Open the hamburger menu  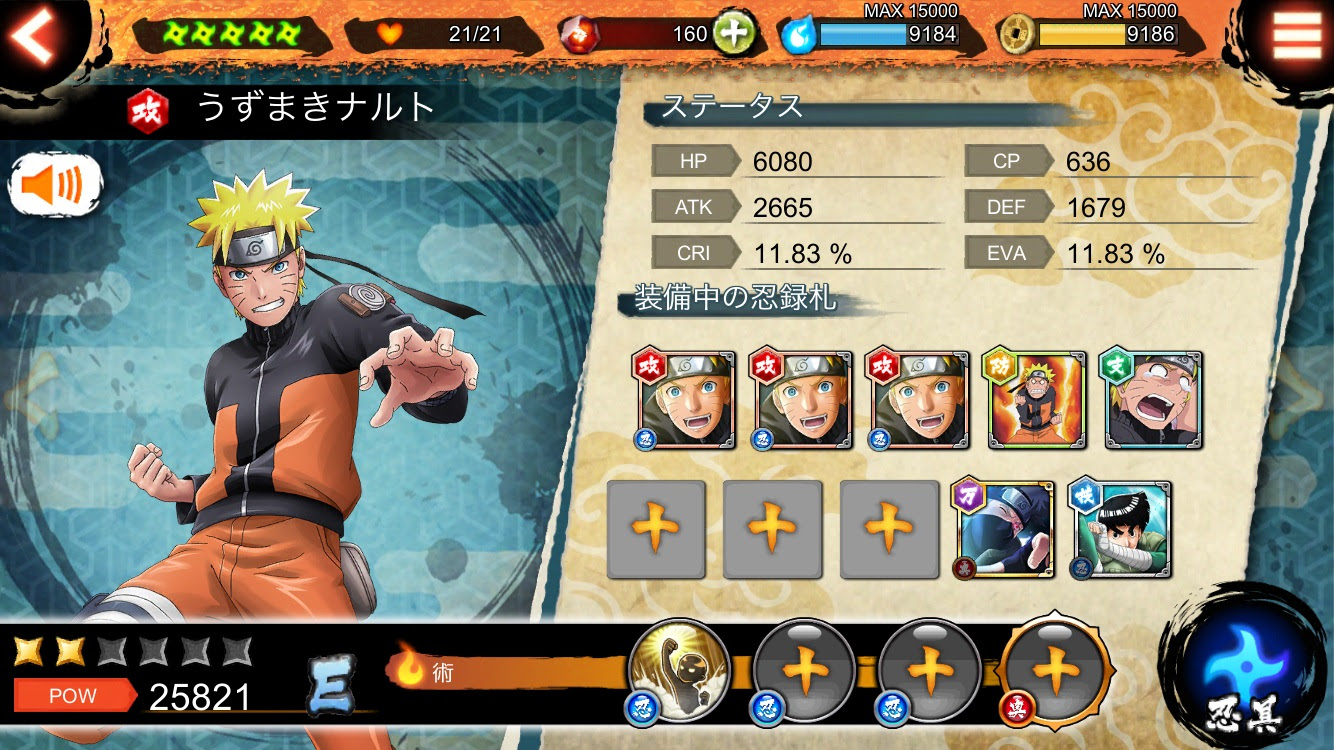[1296, 38]
